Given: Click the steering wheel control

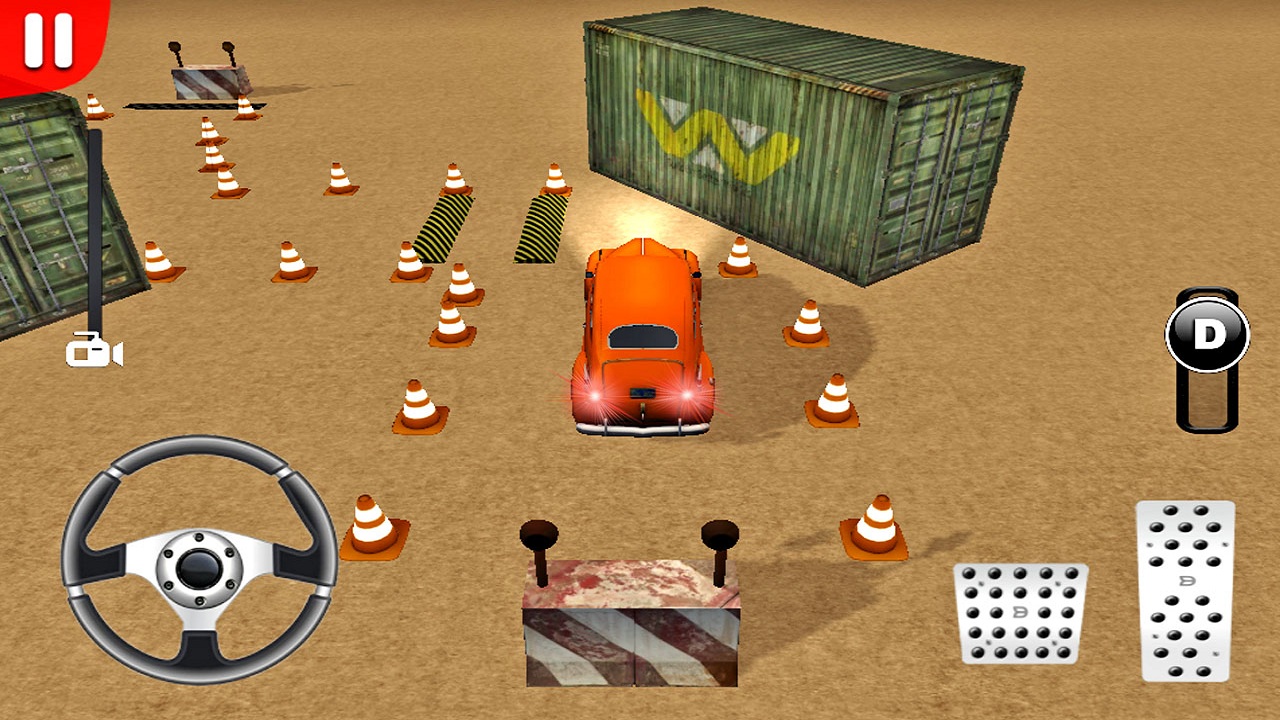Looking at the screenshot, I should (x=200, y=565).
